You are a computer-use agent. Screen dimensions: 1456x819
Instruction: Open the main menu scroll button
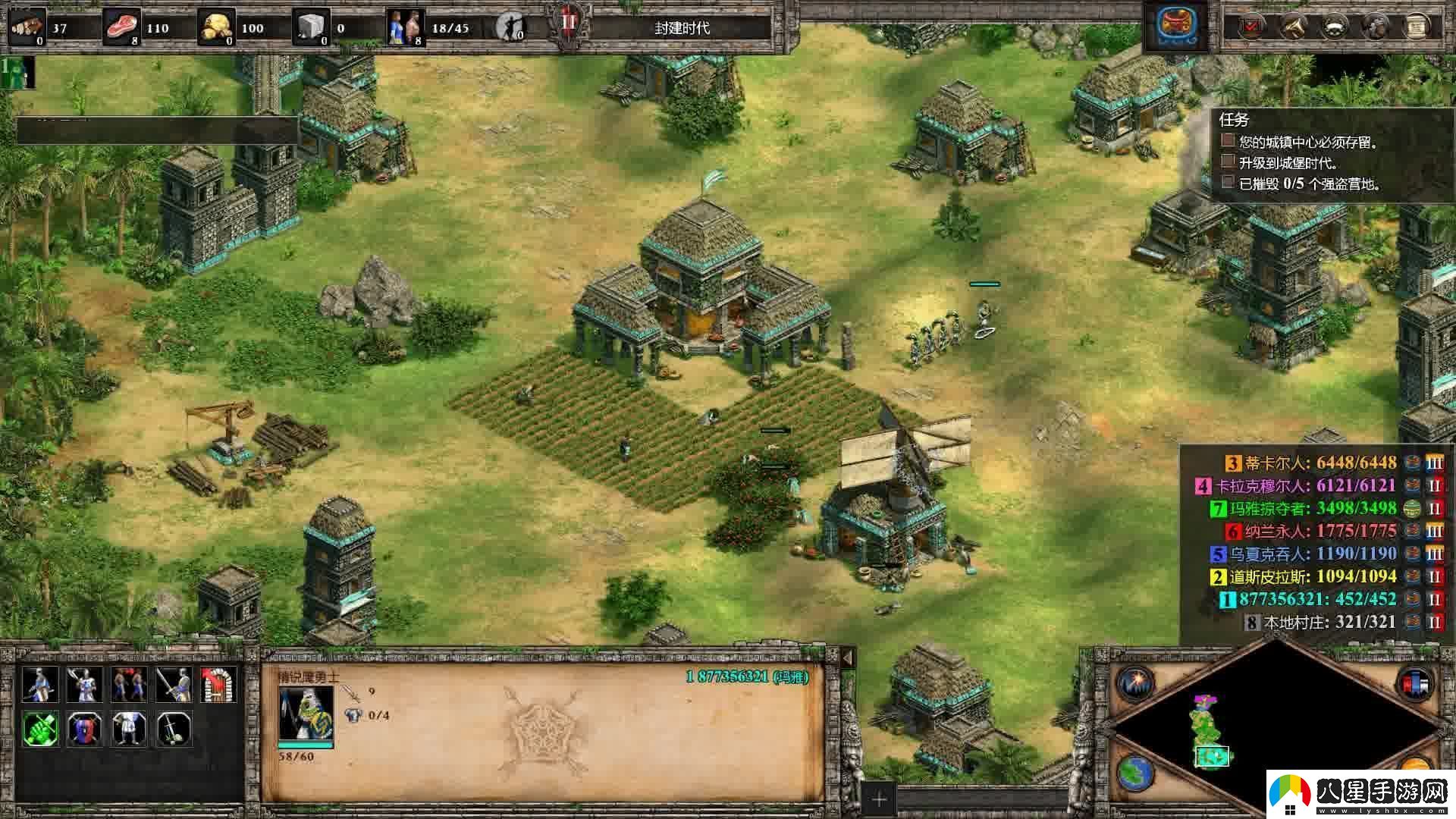pyautogui.click(x=1416, y=27)
